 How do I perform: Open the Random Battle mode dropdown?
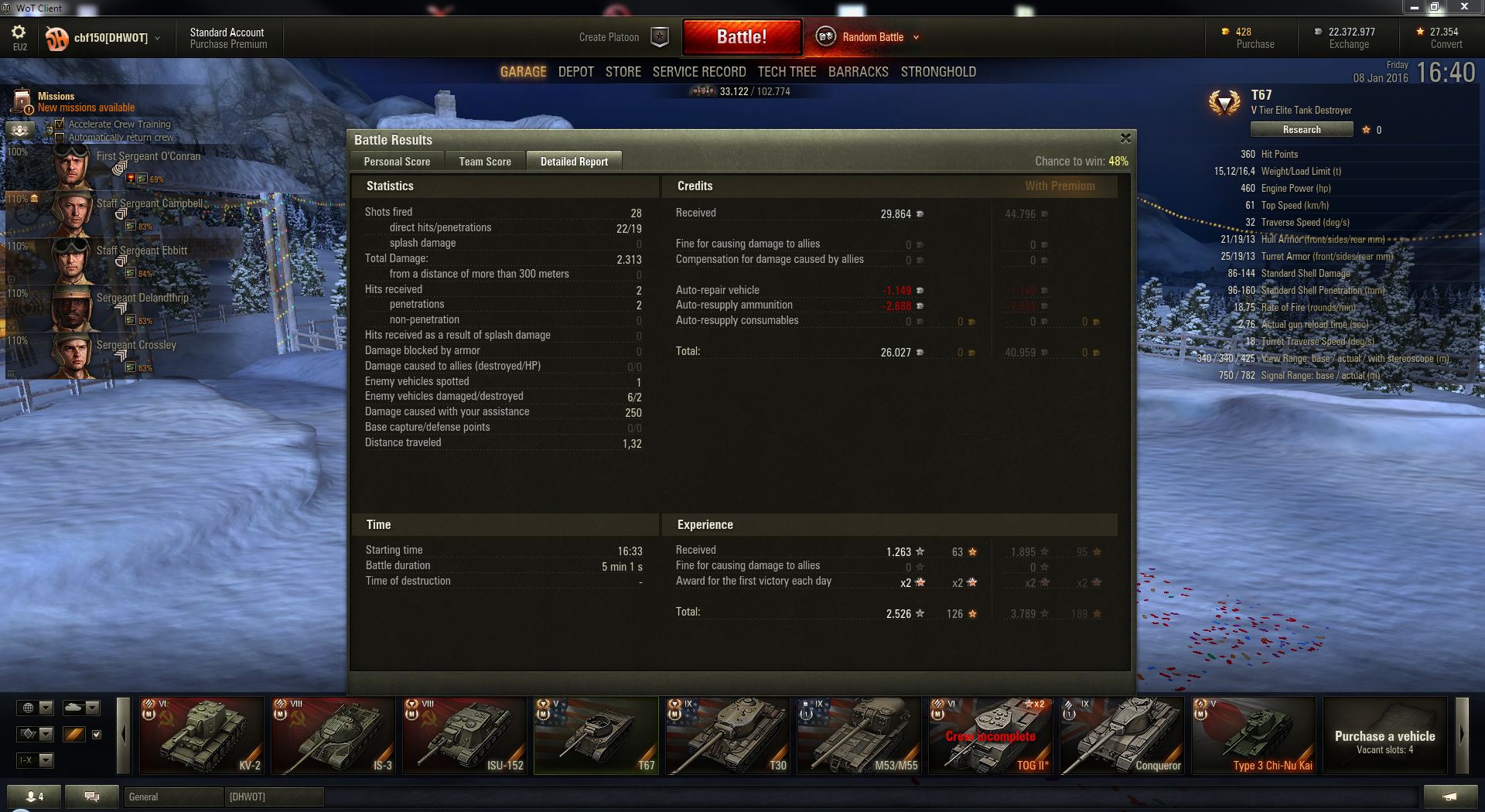pos(917,37)
